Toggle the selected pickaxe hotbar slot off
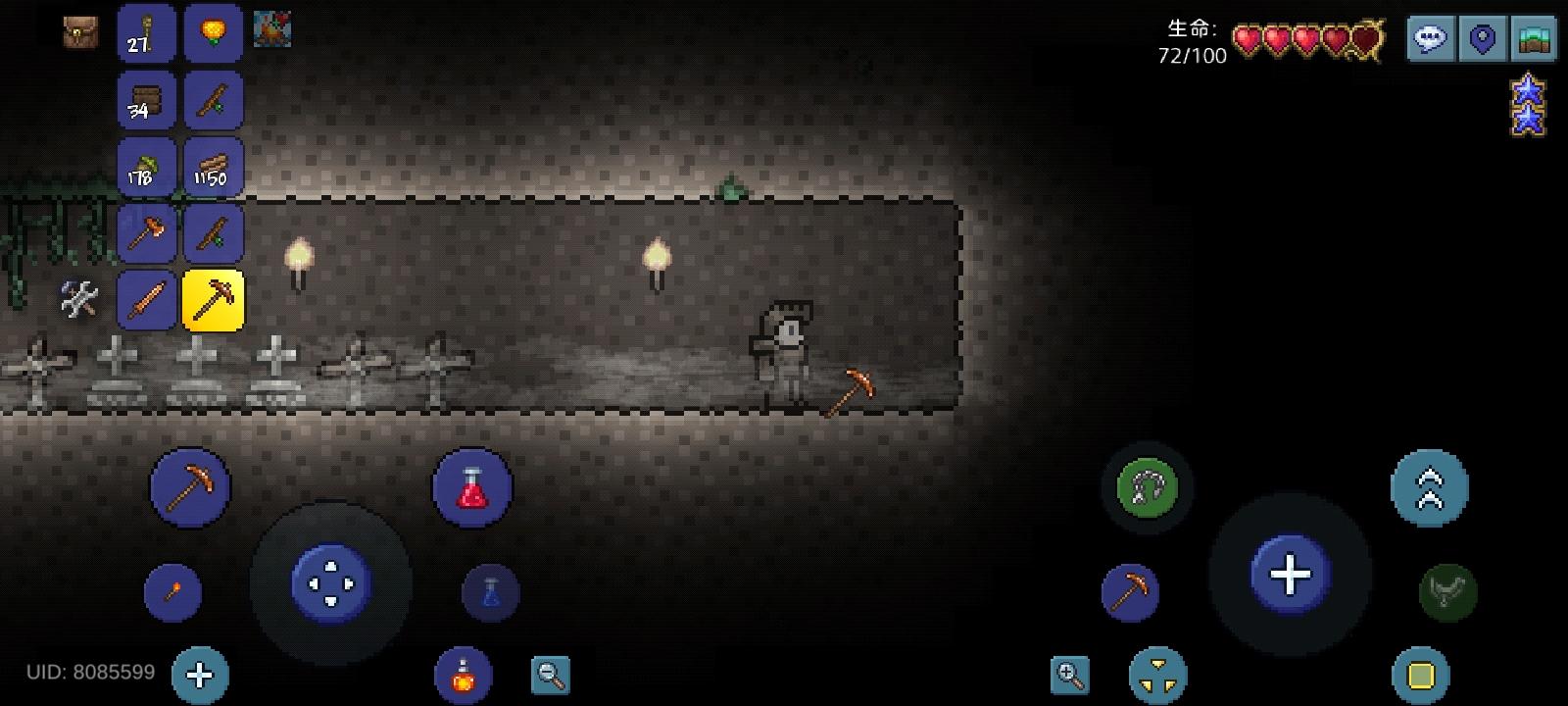The image size is (1568, 706). (x=214, y=301)
